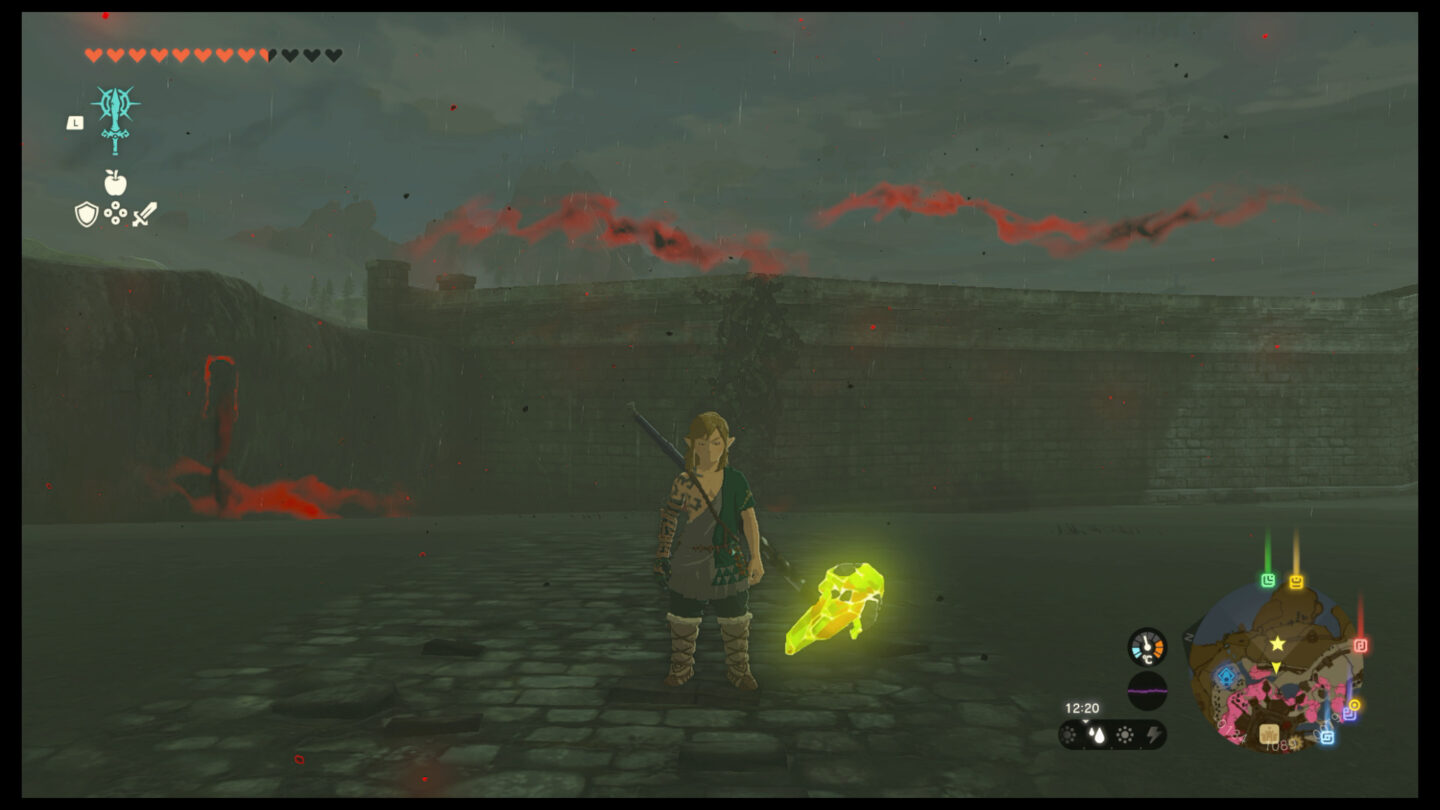
Task: Select the yellow star quest marker
Action: tap(1277, 644)
